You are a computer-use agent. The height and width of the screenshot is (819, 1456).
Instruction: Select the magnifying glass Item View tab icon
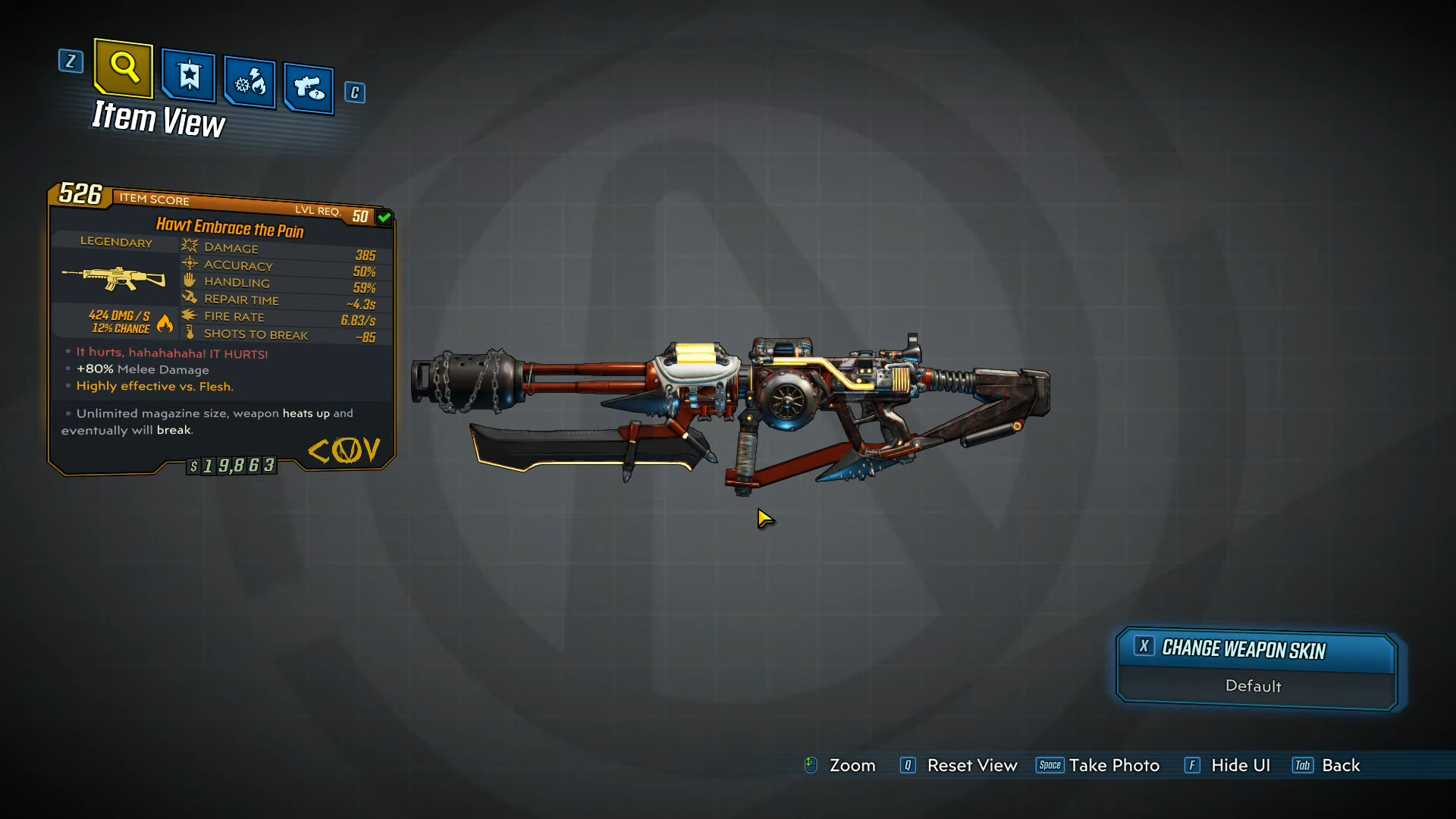[123, 68]
